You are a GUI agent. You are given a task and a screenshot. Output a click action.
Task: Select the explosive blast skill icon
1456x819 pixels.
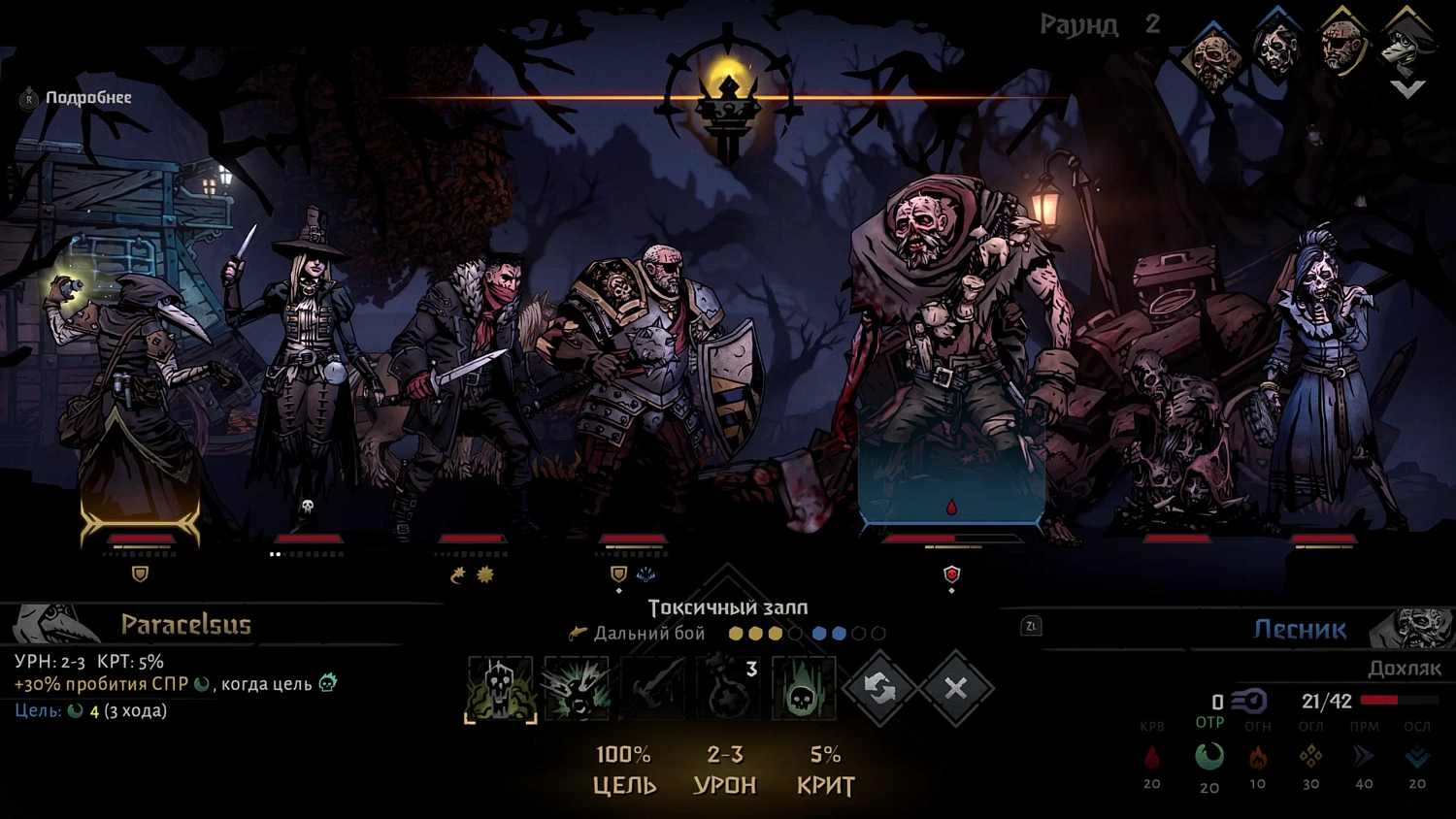[x=578, y=687]
